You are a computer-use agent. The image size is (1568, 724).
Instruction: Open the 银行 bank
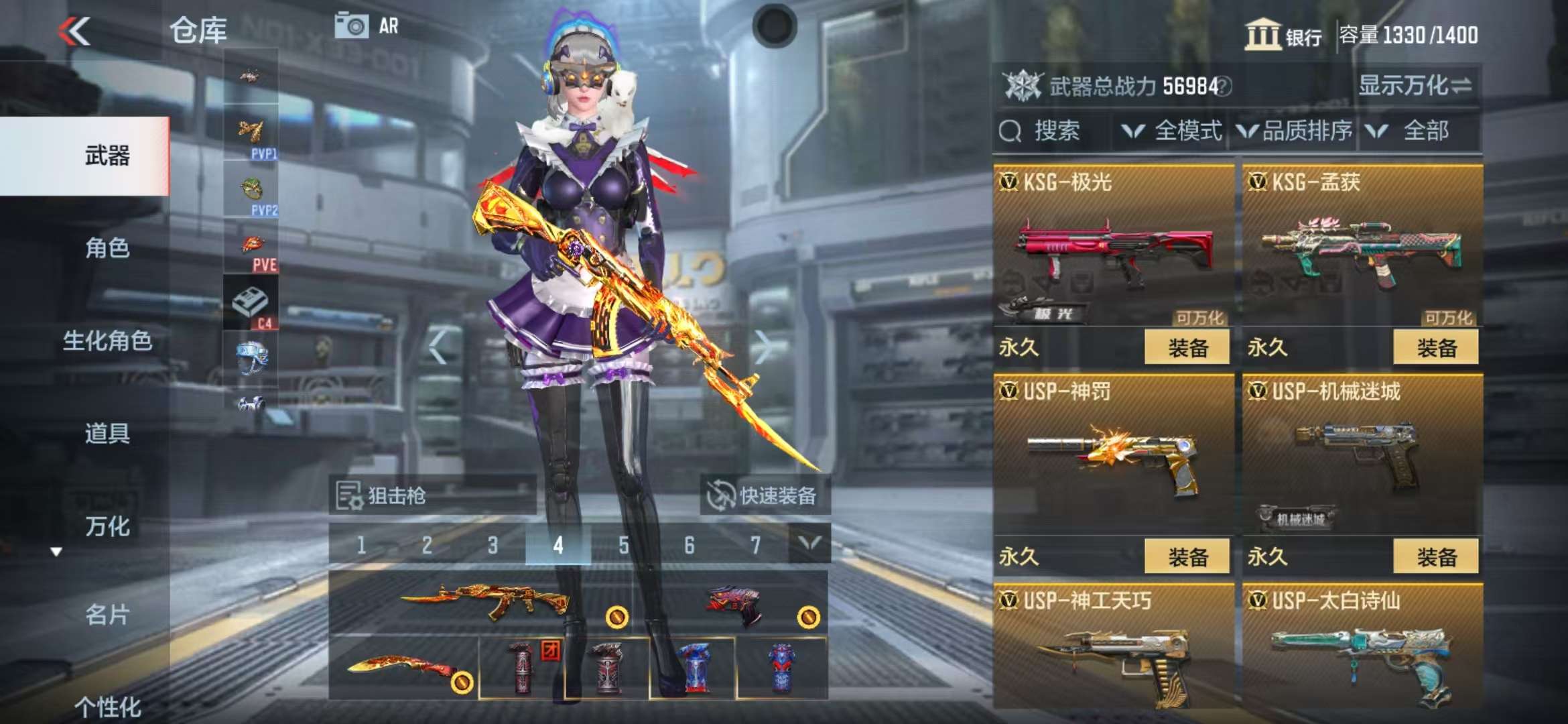1283,35
